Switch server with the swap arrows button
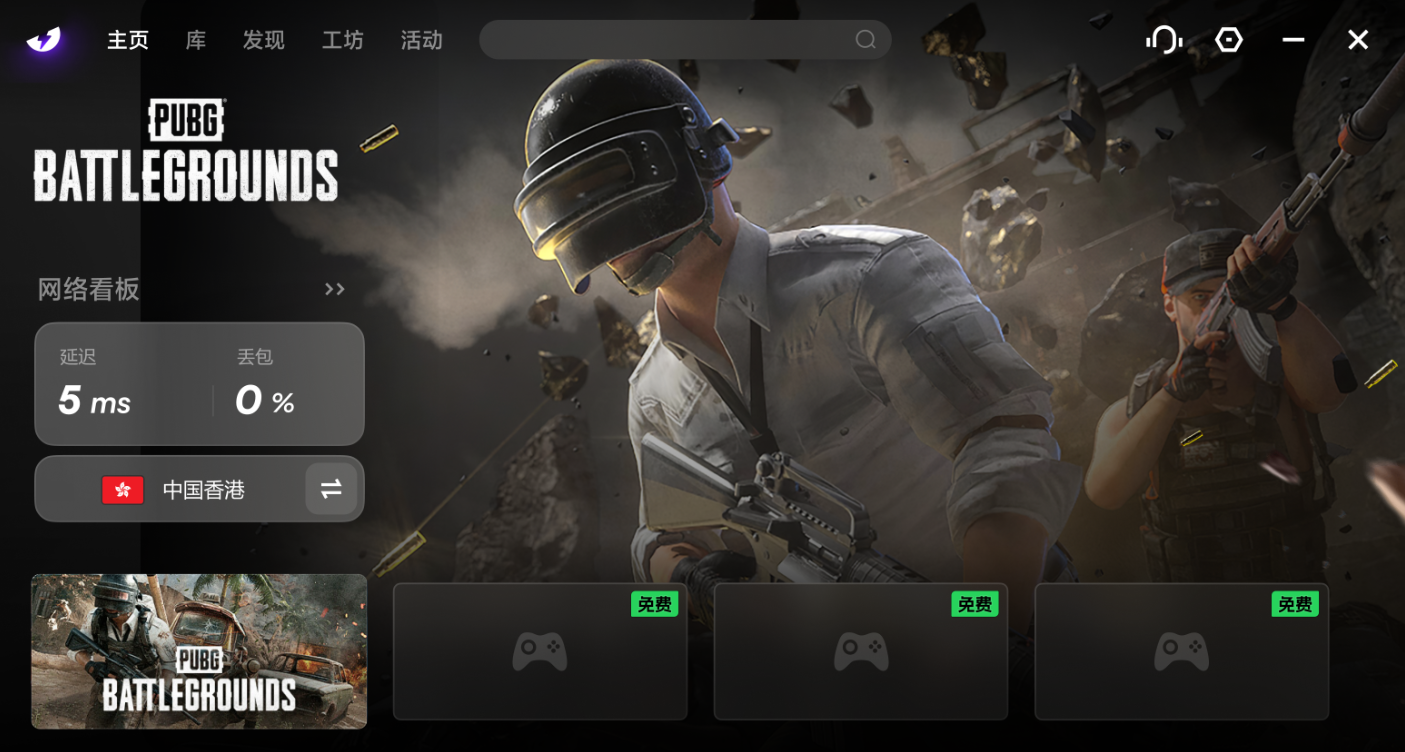Viewport: 1405px width, 752px height. coord(331,489)
